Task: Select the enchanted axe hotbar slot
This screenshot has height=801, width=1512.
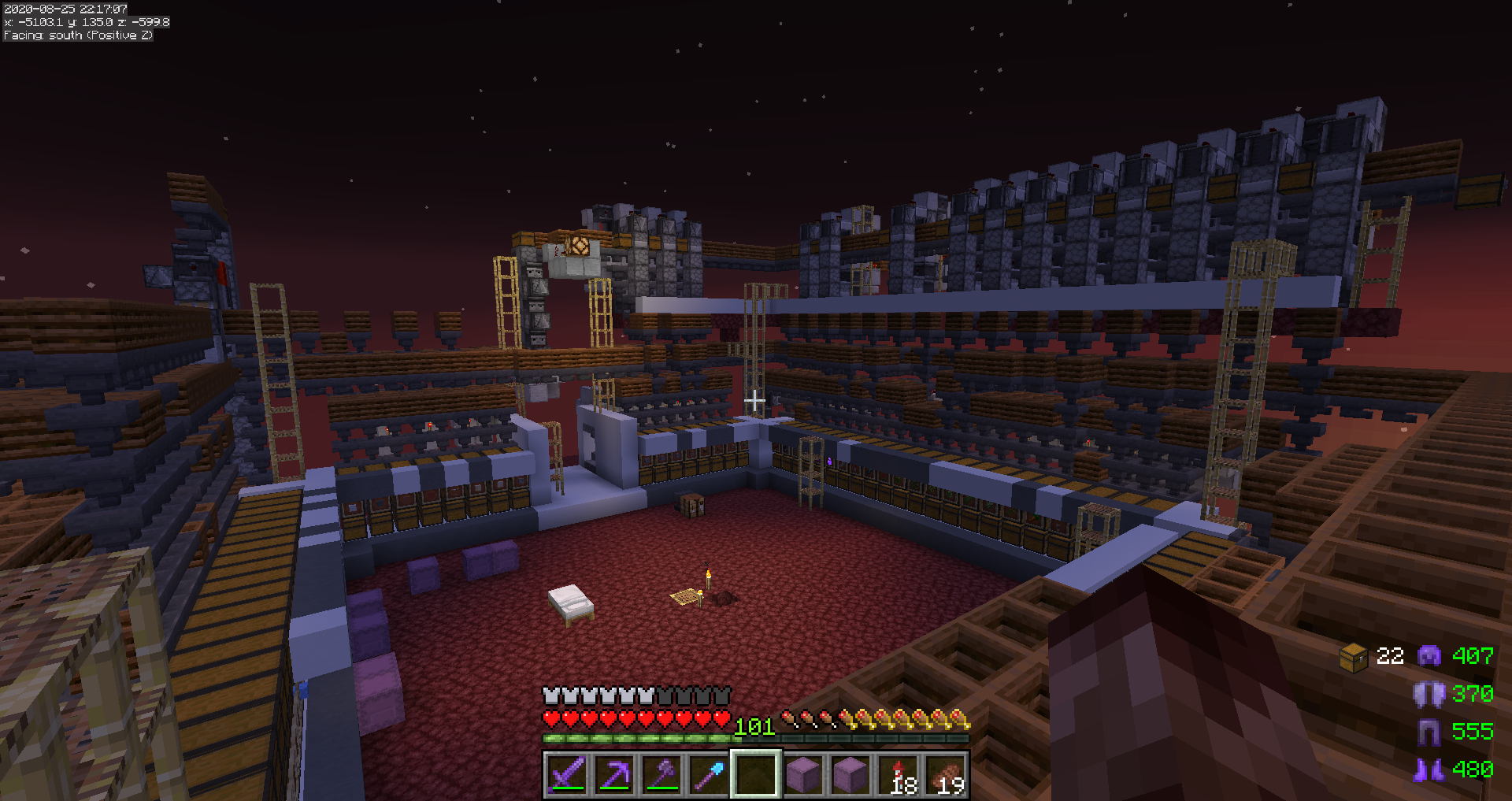Action: pyautogui.click(x=661, y=775)
